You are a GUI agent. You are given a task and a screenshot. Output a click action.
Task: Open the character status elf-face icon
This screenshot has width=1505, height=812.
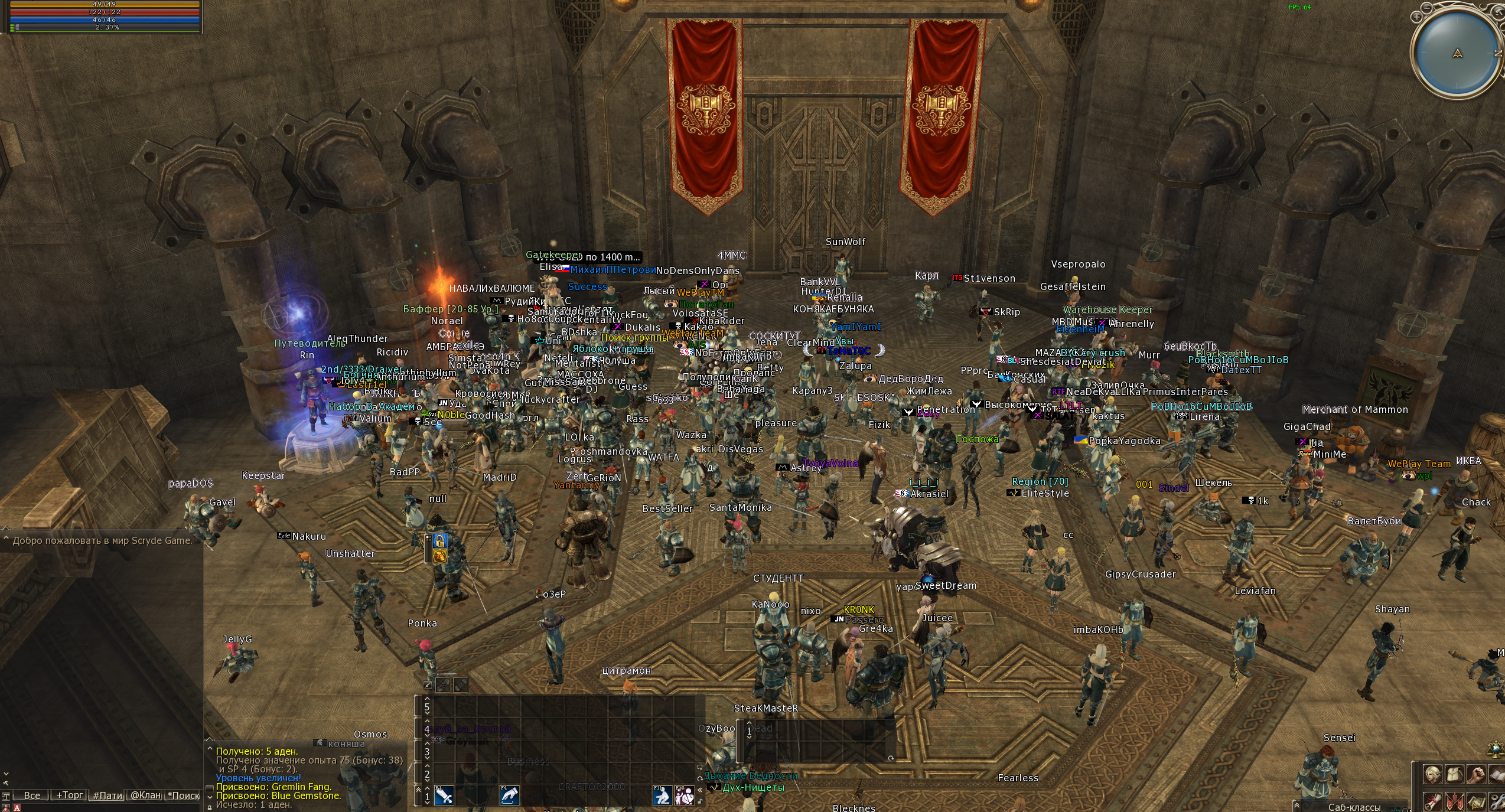1432,774
